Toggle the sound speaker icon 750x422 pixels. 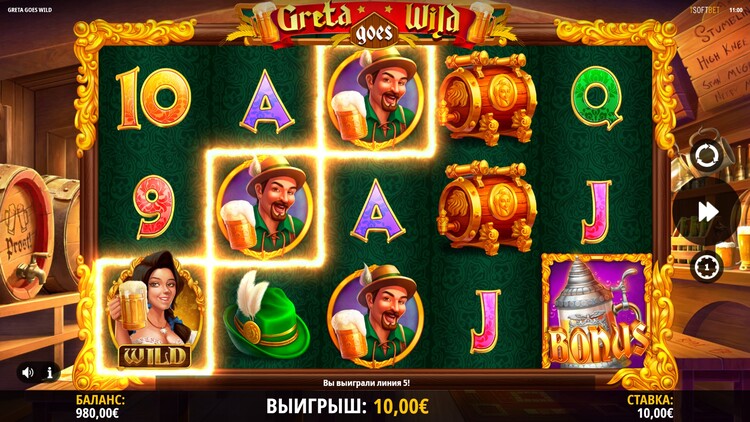point(27,372)
